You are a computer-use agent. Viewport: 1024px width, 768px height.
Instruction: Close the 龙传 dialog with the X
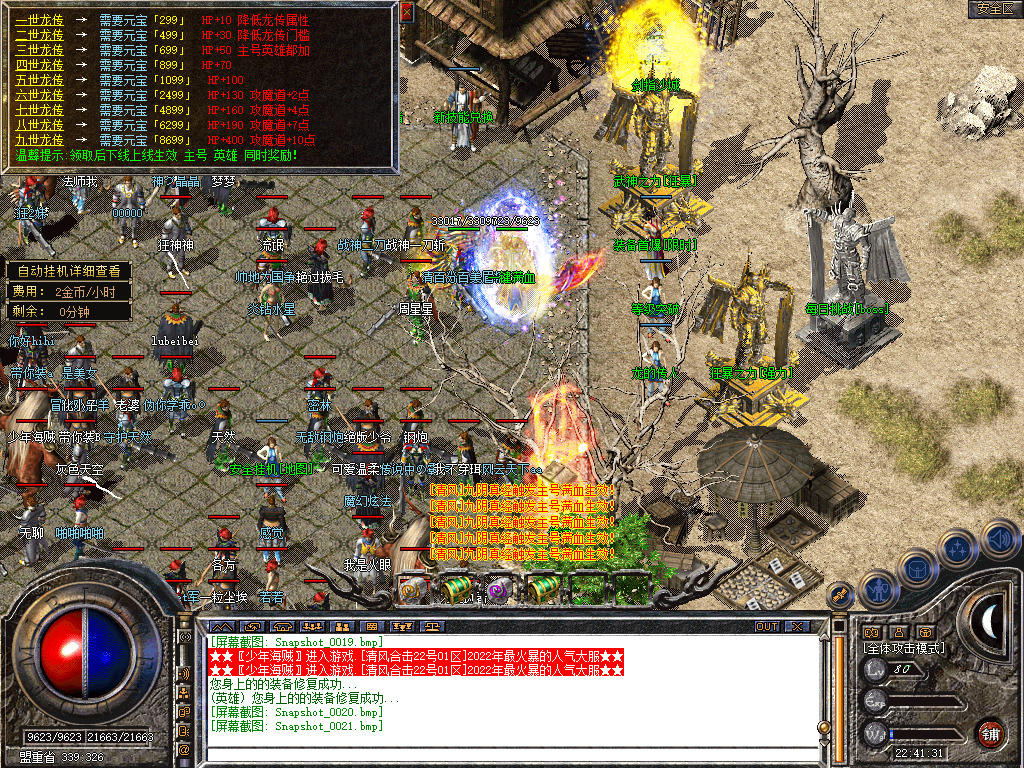[406, 13]
